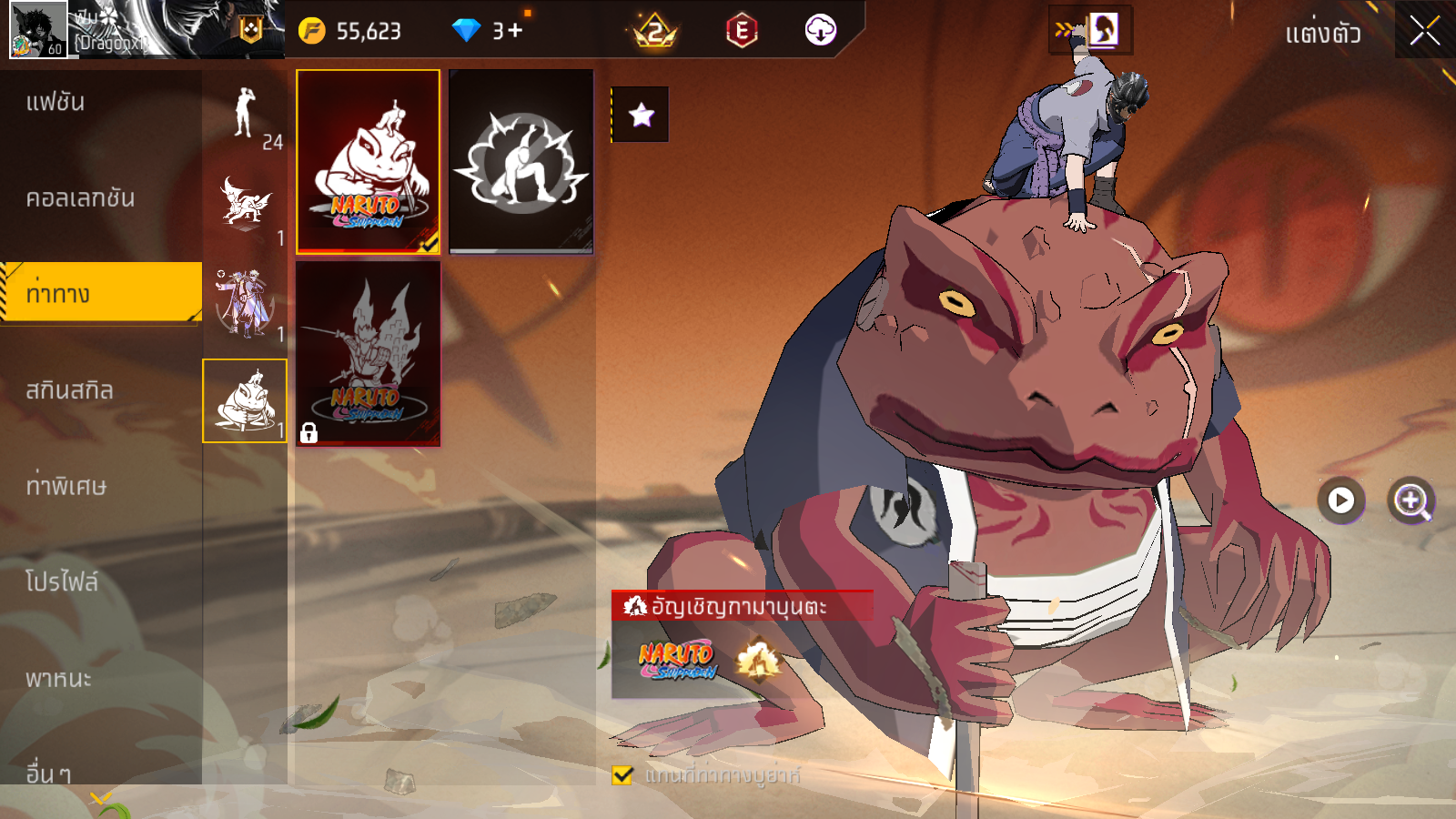This screenshot has width=1456, height=819.
Task: Toggle the yellow checkbox below the emote info
Action: (x=622, y=775)
